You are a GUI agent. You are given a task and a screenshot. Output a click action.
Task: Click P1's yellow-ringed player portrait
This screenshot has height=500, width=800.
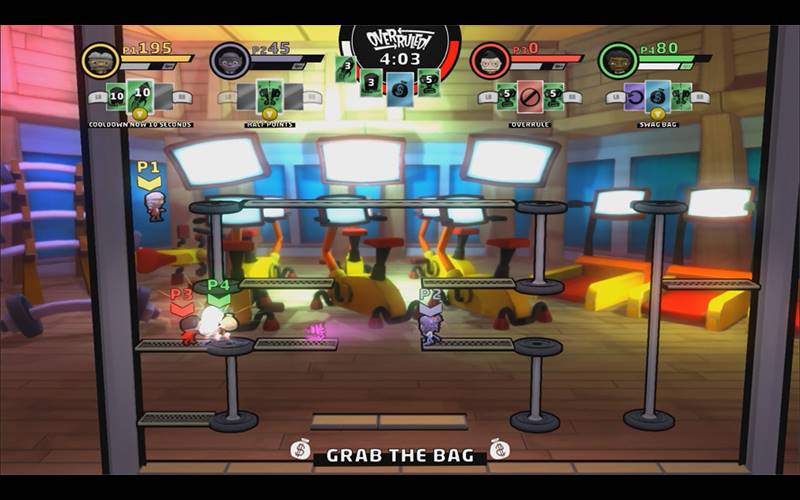(x=101, y=61)
